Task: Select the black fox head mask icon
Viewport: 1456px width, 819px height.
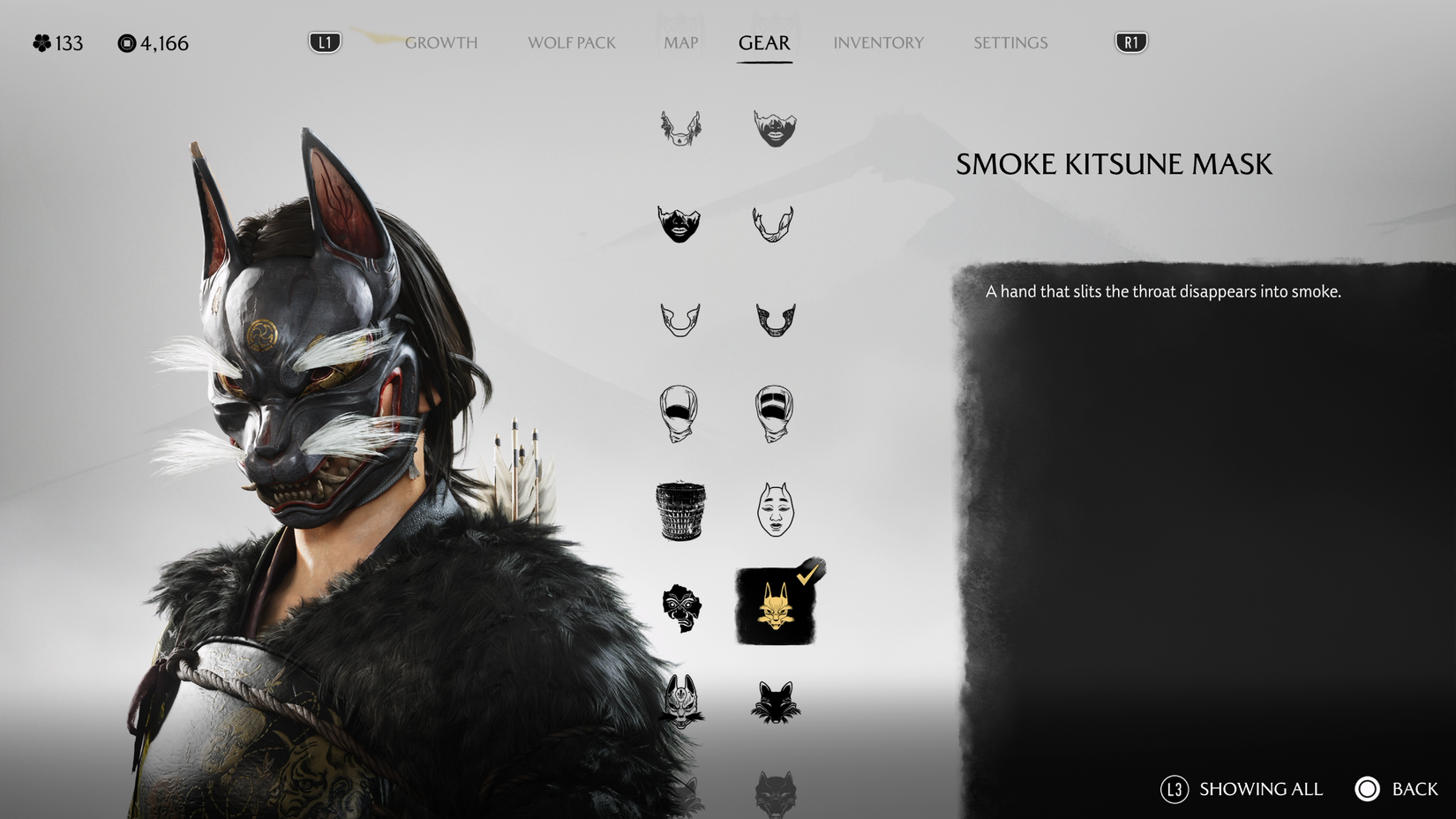Action: 777,702
